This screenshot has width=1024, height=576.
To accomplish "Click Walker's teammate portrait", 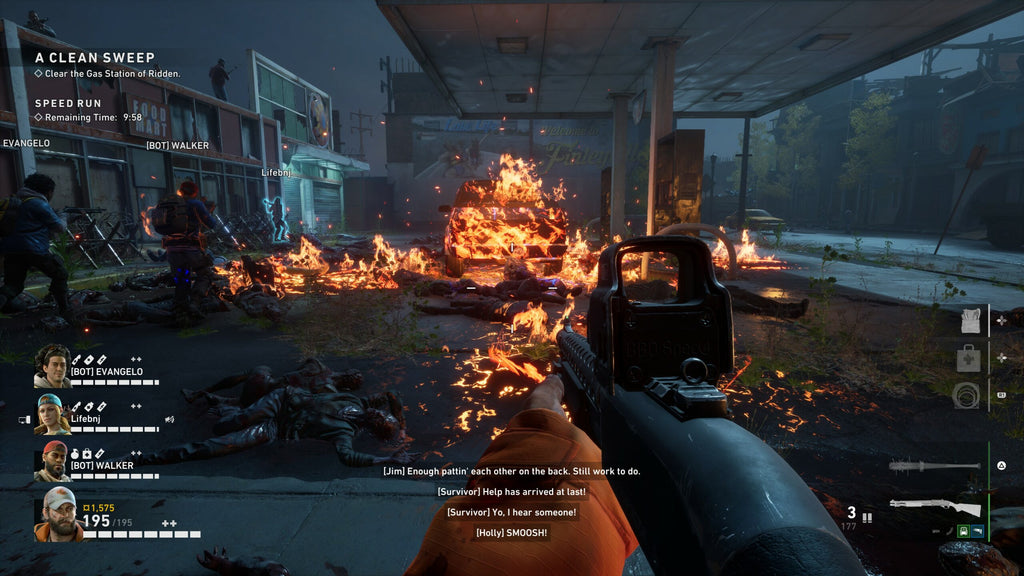I will click(52, 461).
